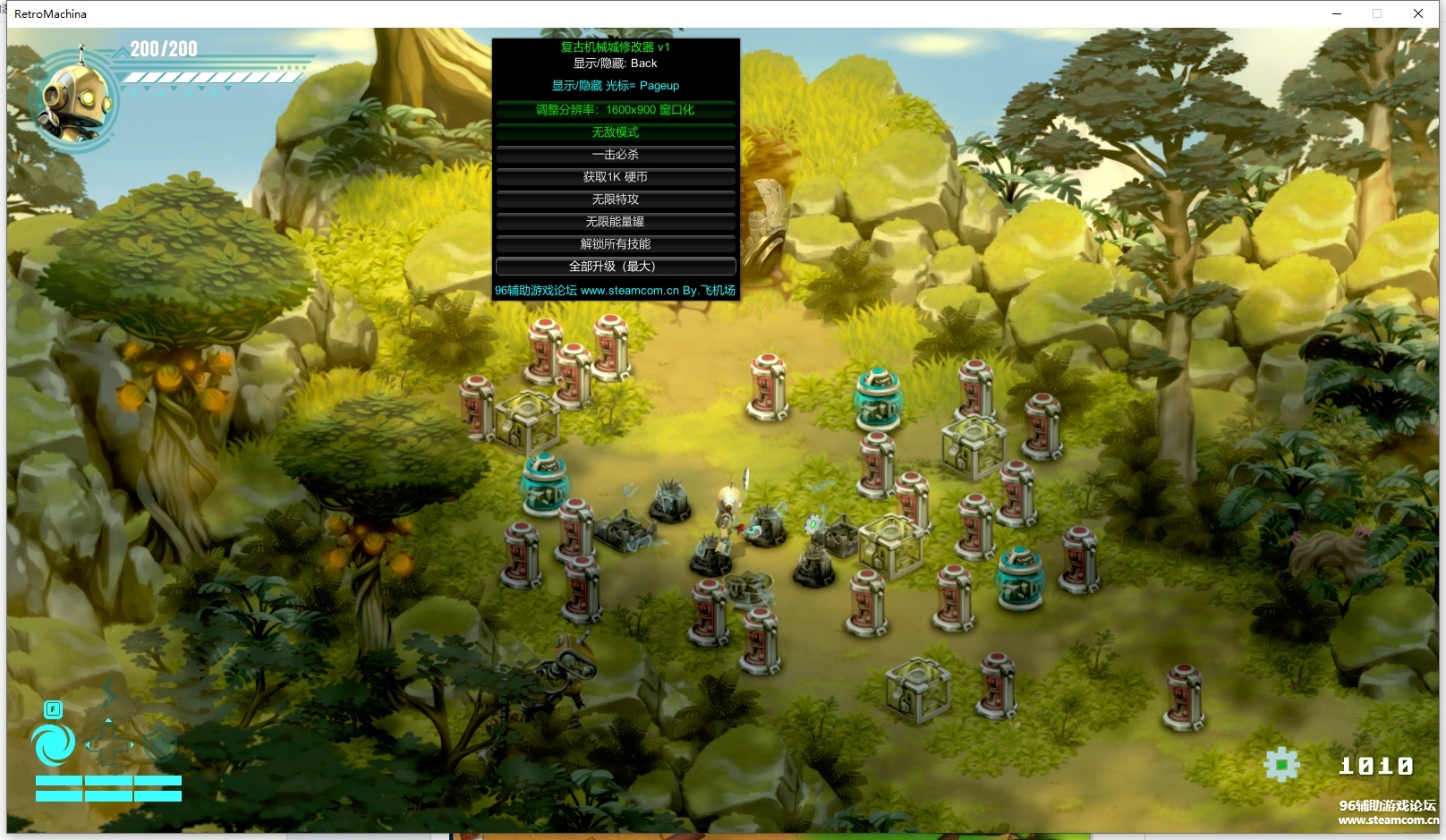Enable the 一击必杀 one-hit kill option
Screen dimensions: 1446x840
tap(616, 155)
